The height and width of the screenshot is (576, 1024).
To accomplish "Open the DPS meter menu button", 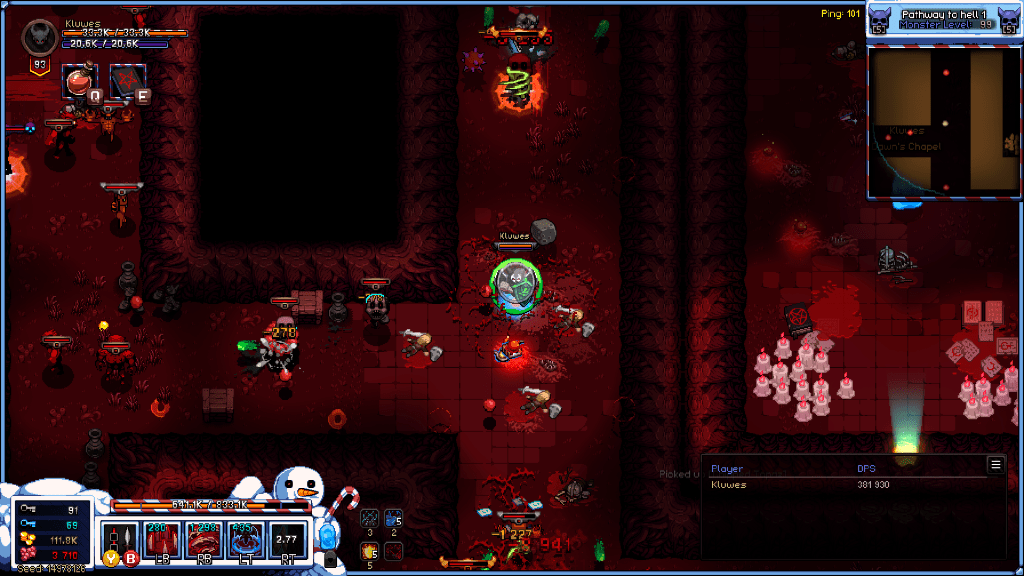I will click(995, 464).
